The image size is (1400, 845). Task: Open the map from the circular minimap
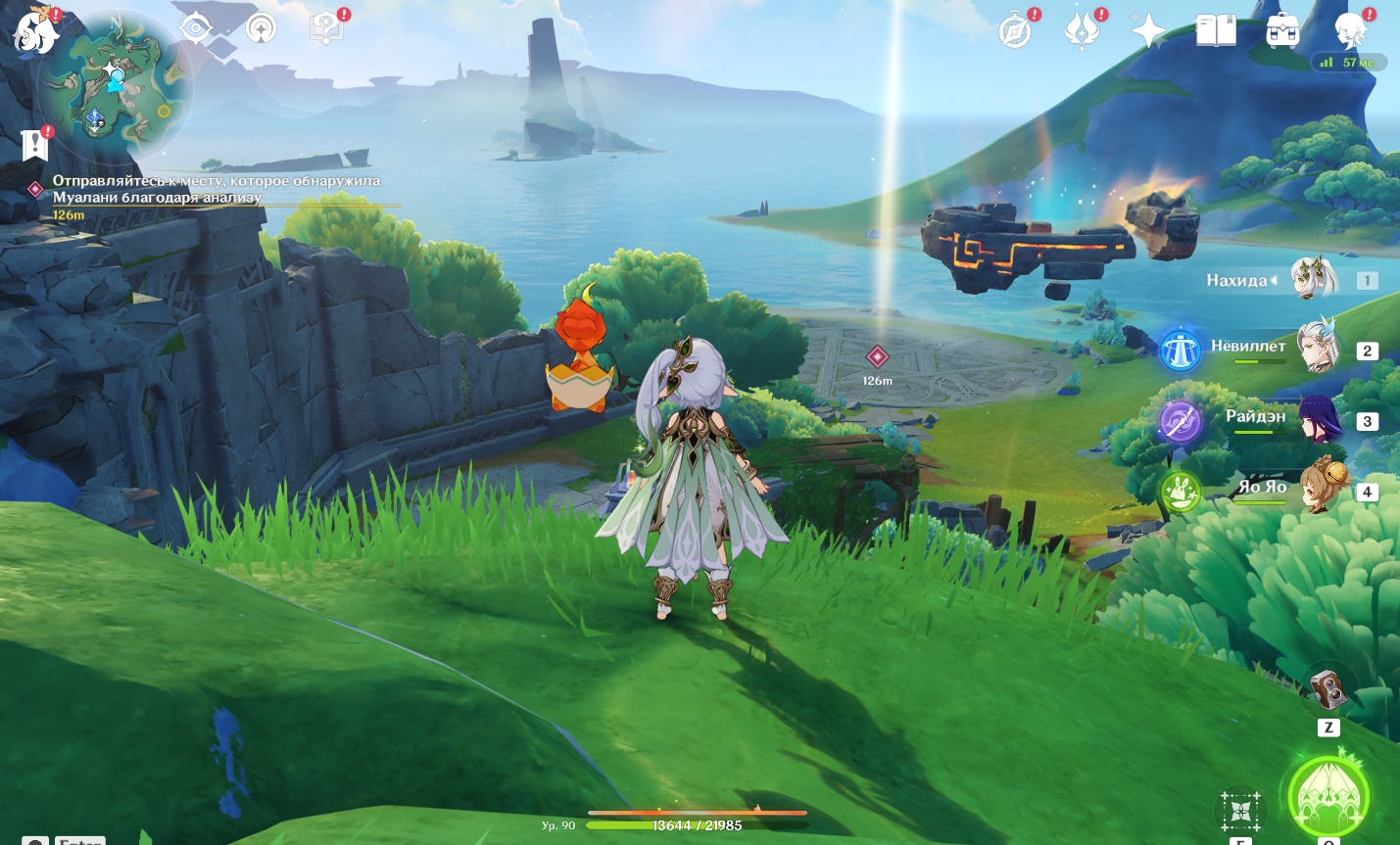coord(114,86)
